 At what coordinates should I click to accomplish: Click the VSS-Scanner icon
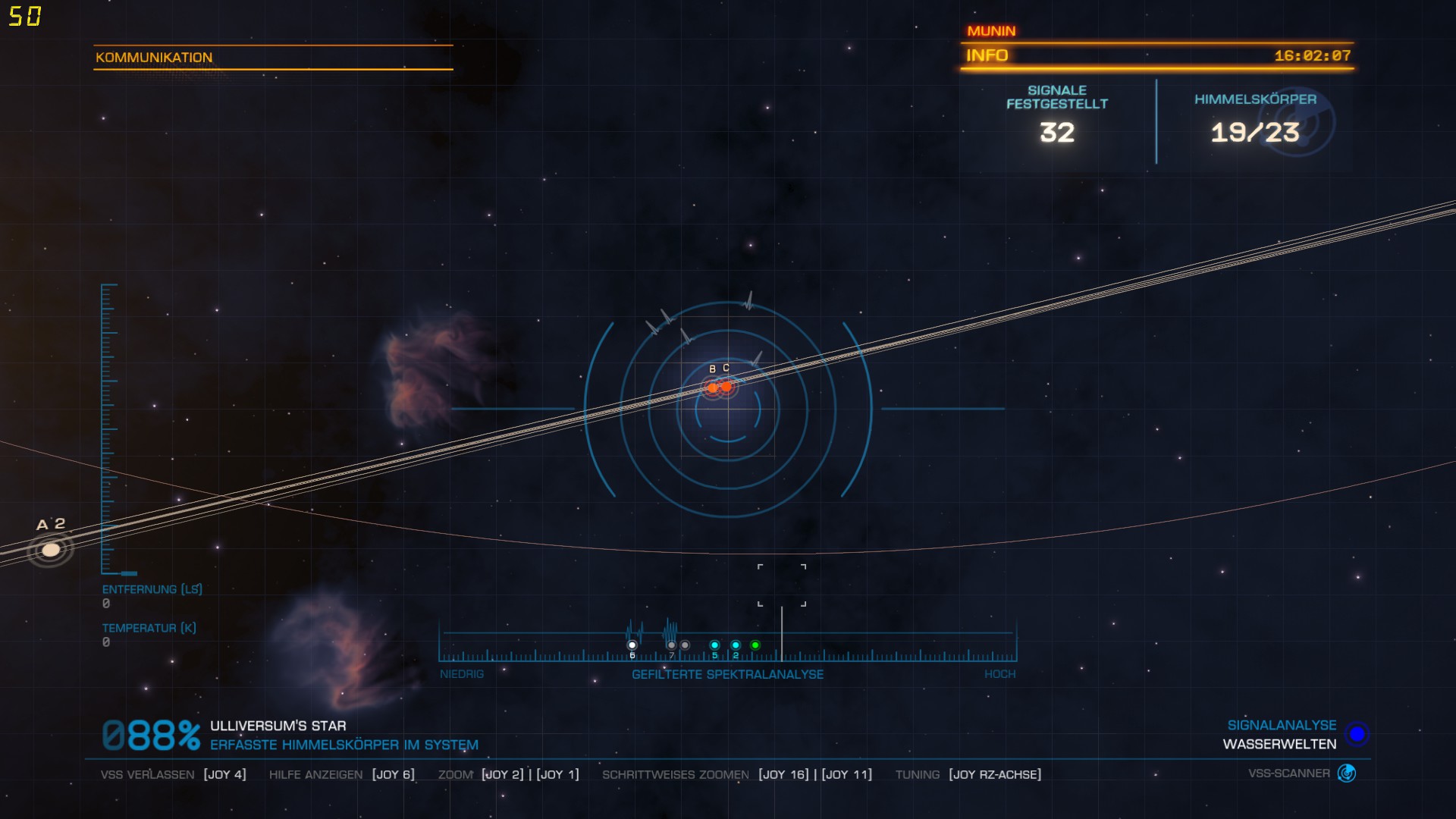[1347, 773]
